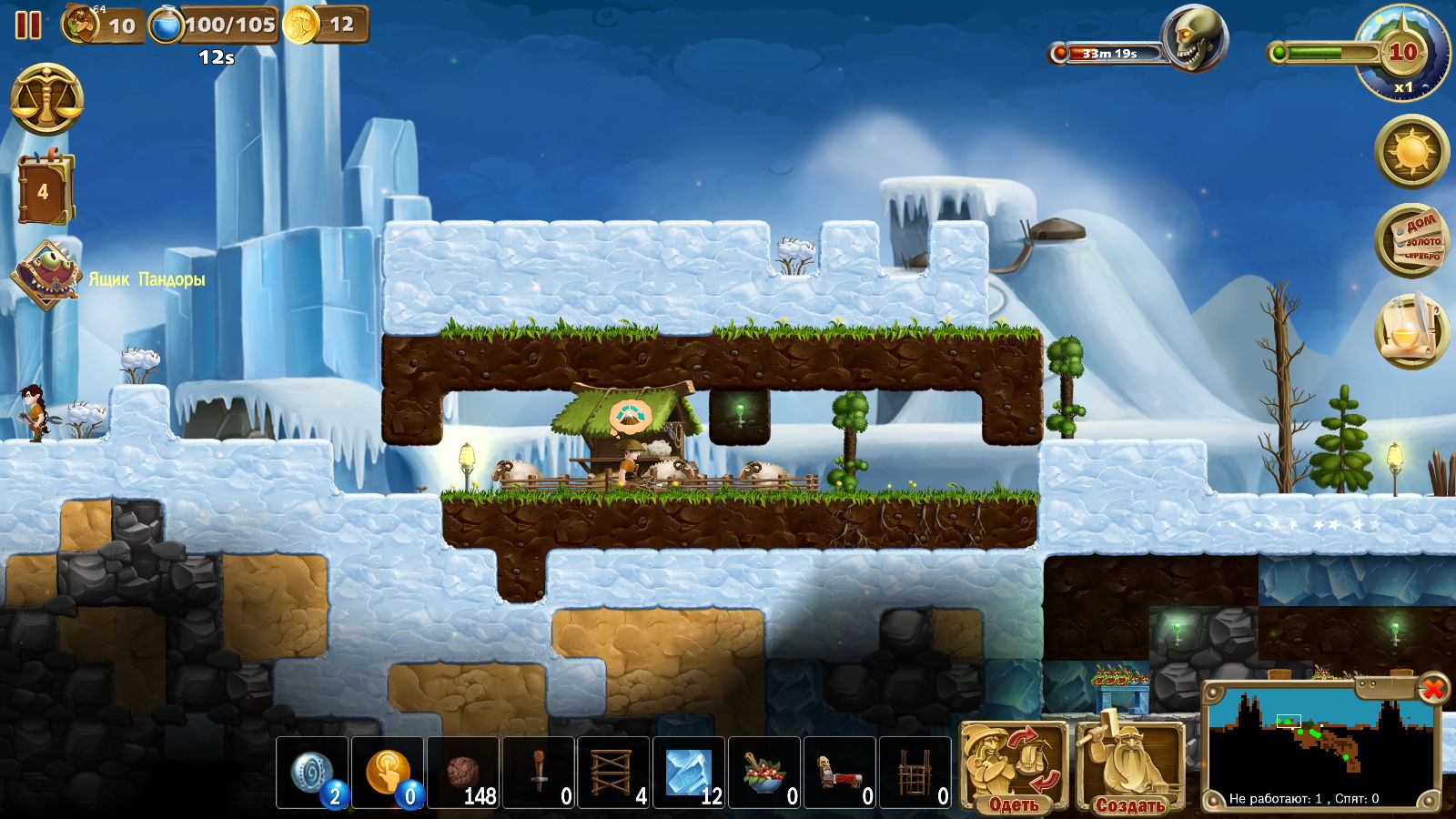The width and height of the screenshot is (1456, 819).
Task: Open the Ящик Пандоры chest
Action: 47,276
